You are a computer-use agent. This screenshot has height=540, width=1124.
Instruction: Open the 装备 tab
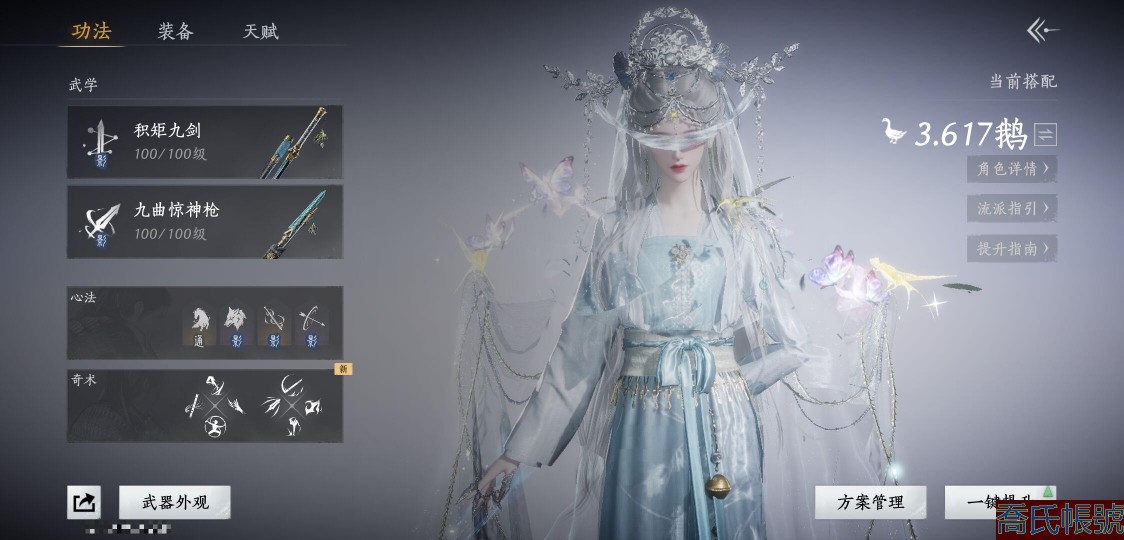(175, 31)
